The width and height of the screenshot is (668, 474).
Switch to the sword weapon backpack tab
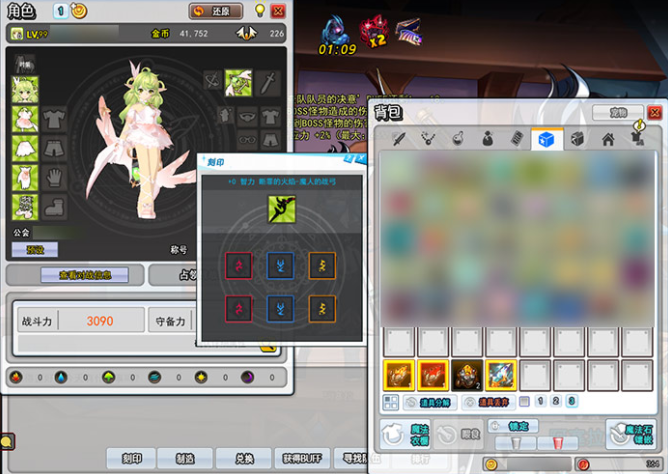tap(397, 139)
